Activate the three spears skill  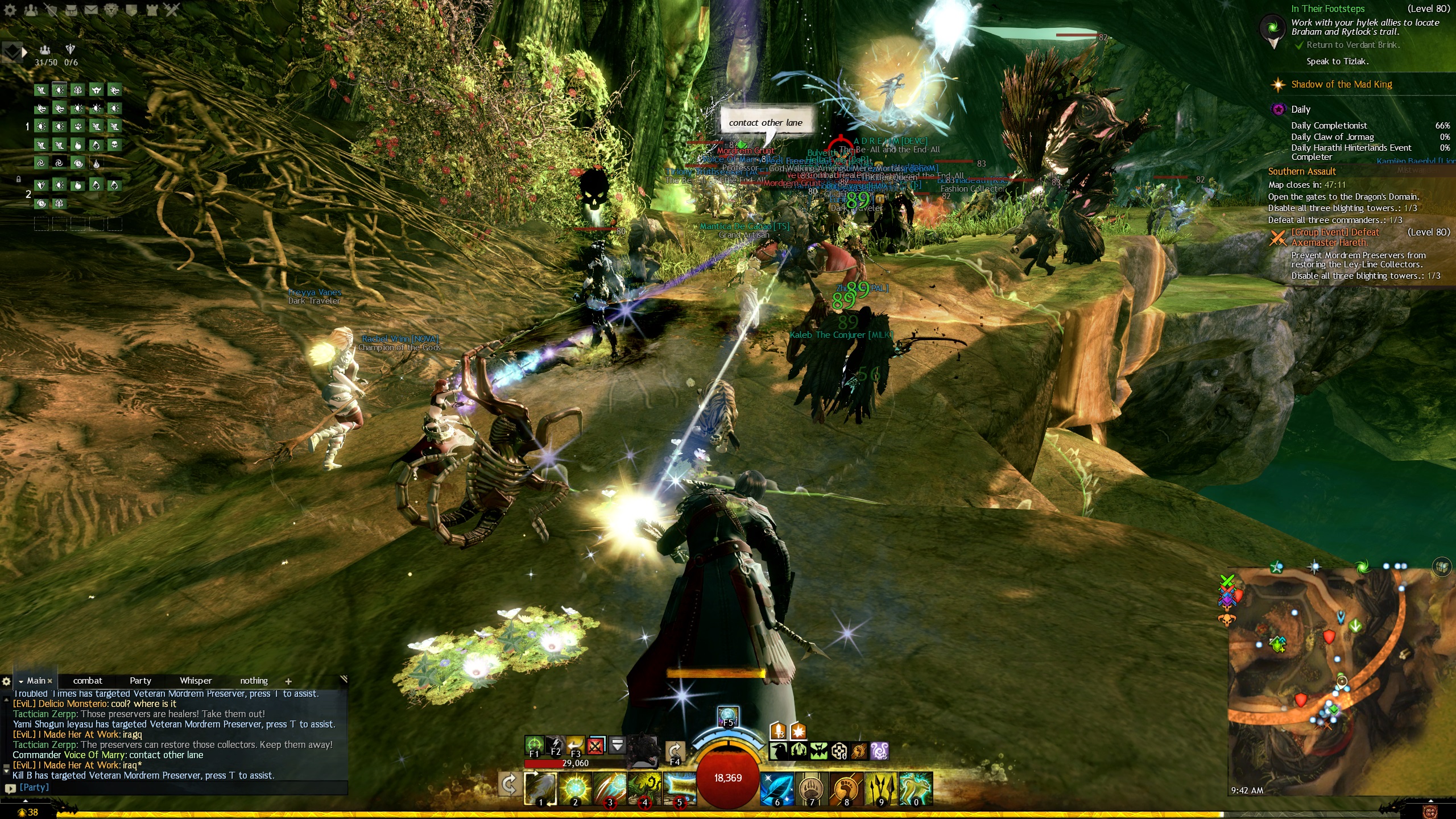pos(881,788)
